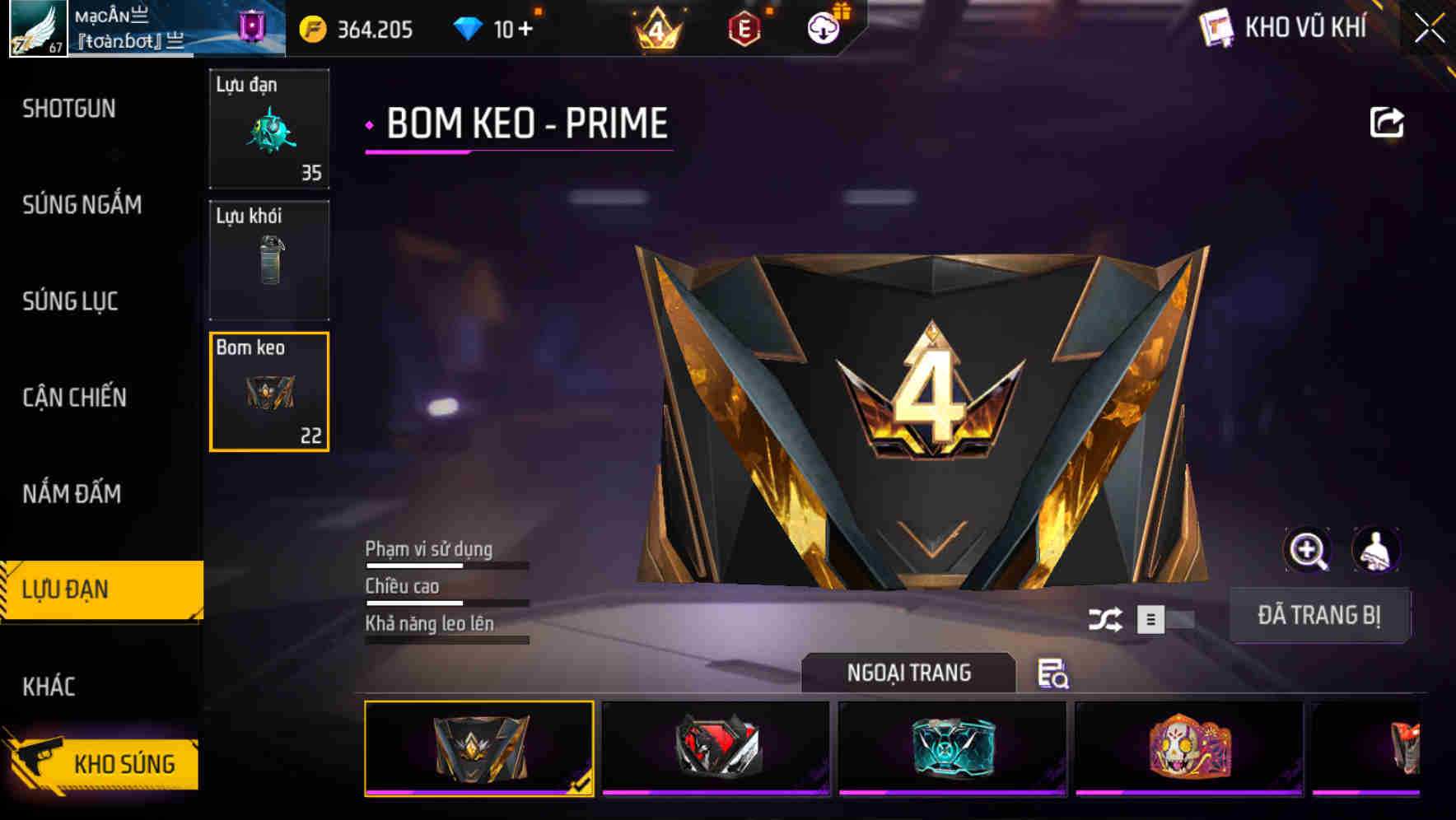Switch to the NGOẠI TRANG tab
The image size is (1456, 820).
click(x=909, y=672)
